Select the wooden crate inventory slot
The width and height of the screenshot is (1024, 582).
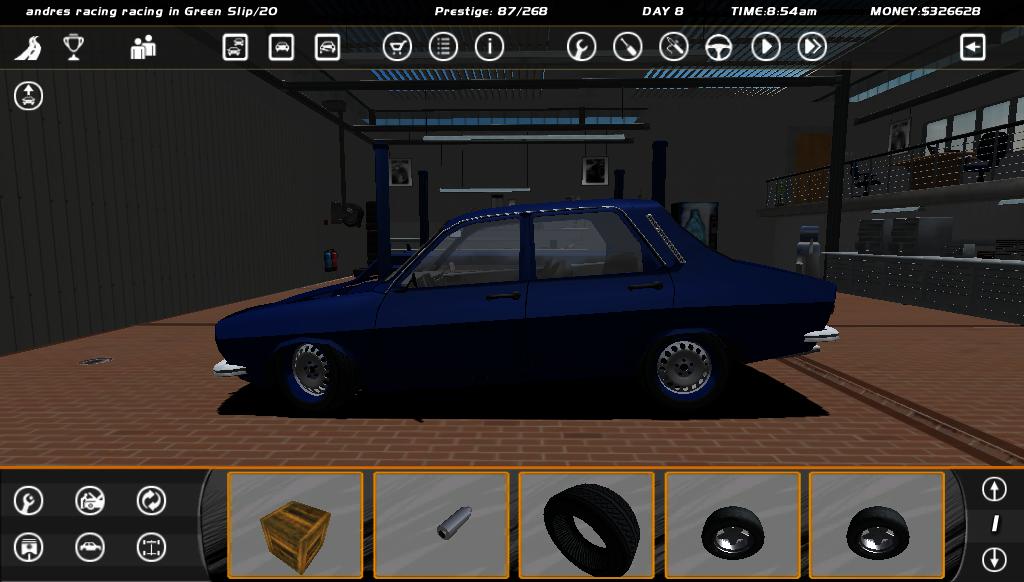click(295, 525)
